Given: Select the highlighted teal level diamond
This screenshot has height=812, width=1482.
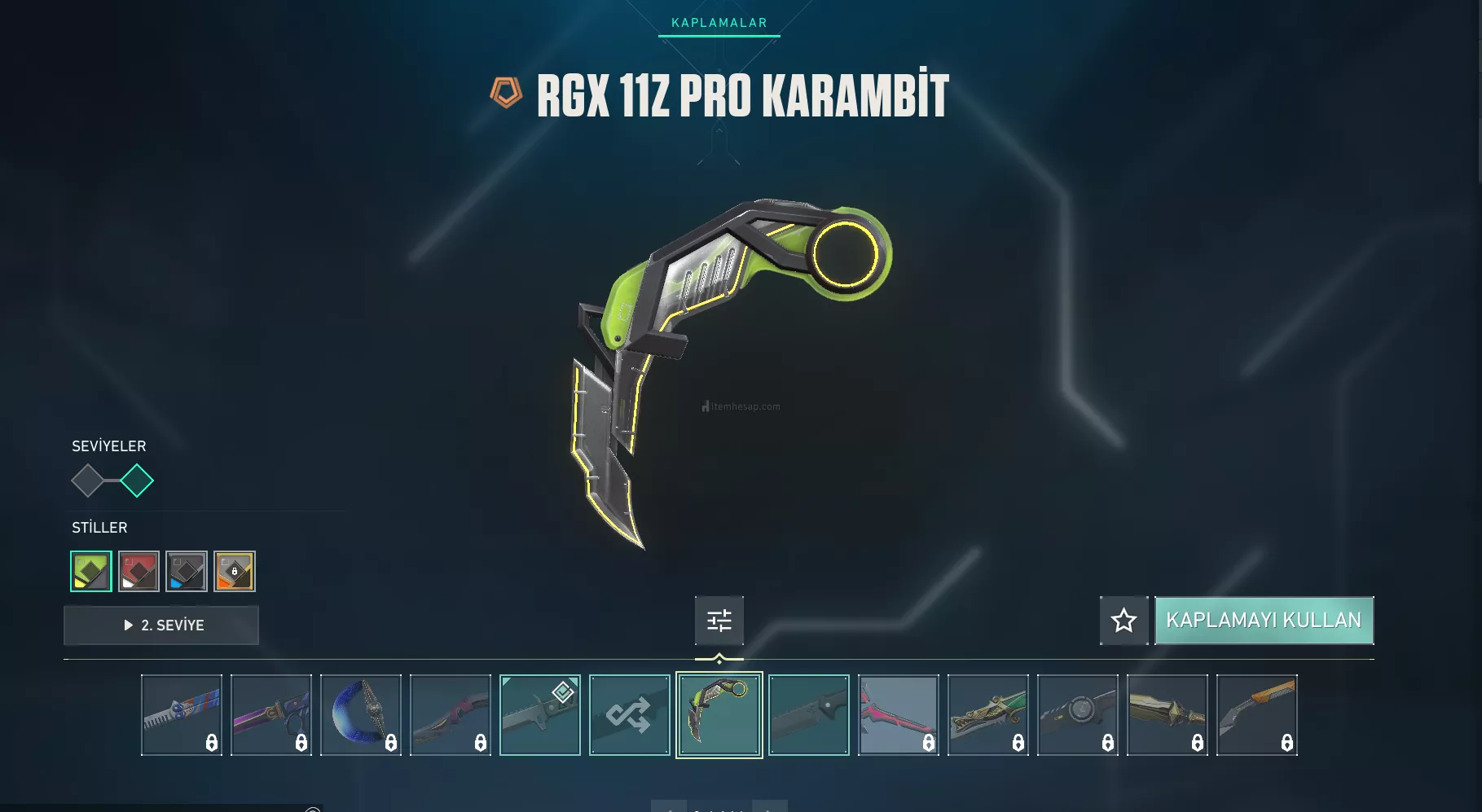Looking at the screenshot, I should 137,481.
